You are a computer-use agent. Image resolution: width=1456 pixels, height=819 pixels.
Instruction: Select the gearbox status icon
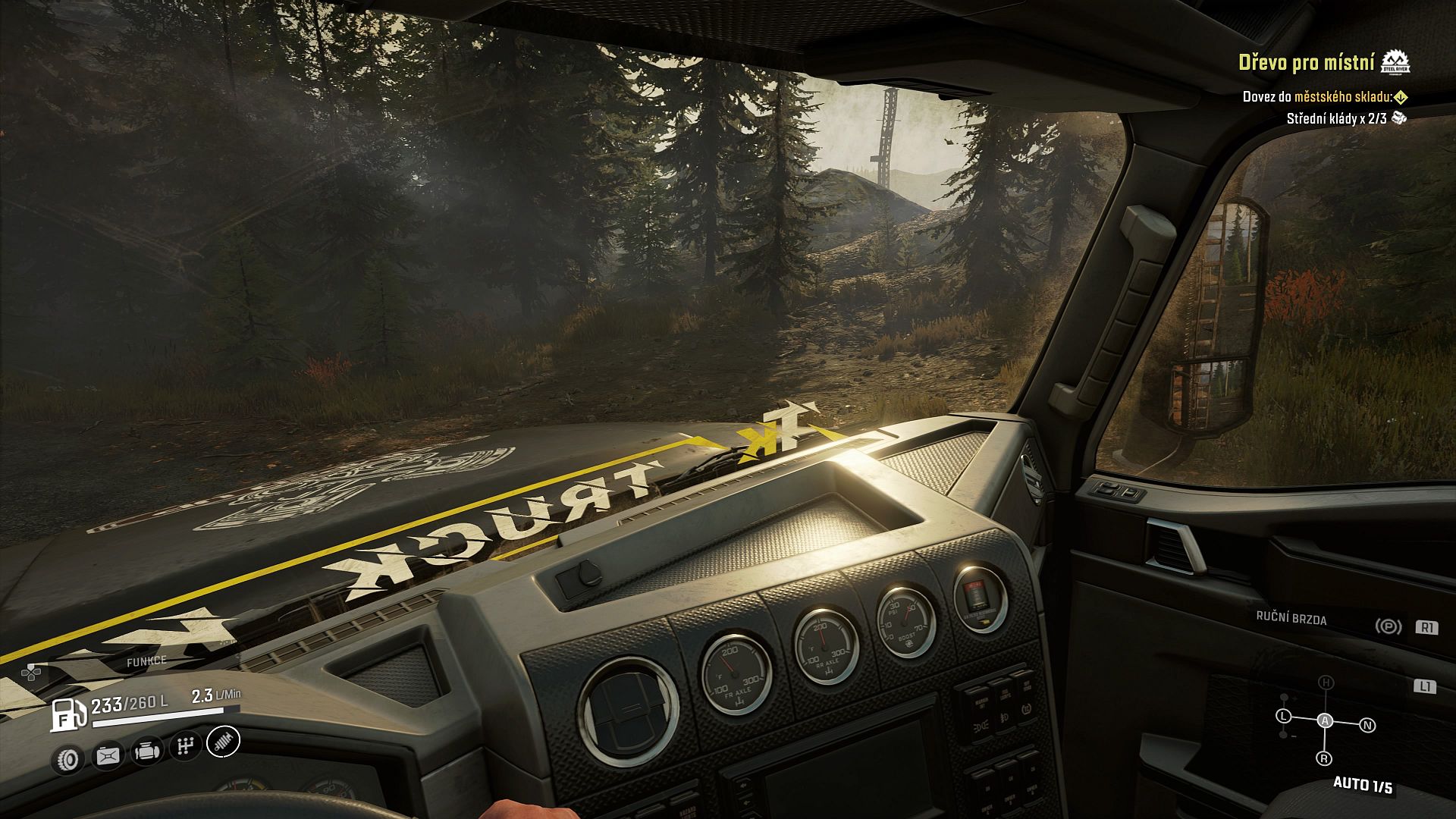click(184, 746)
